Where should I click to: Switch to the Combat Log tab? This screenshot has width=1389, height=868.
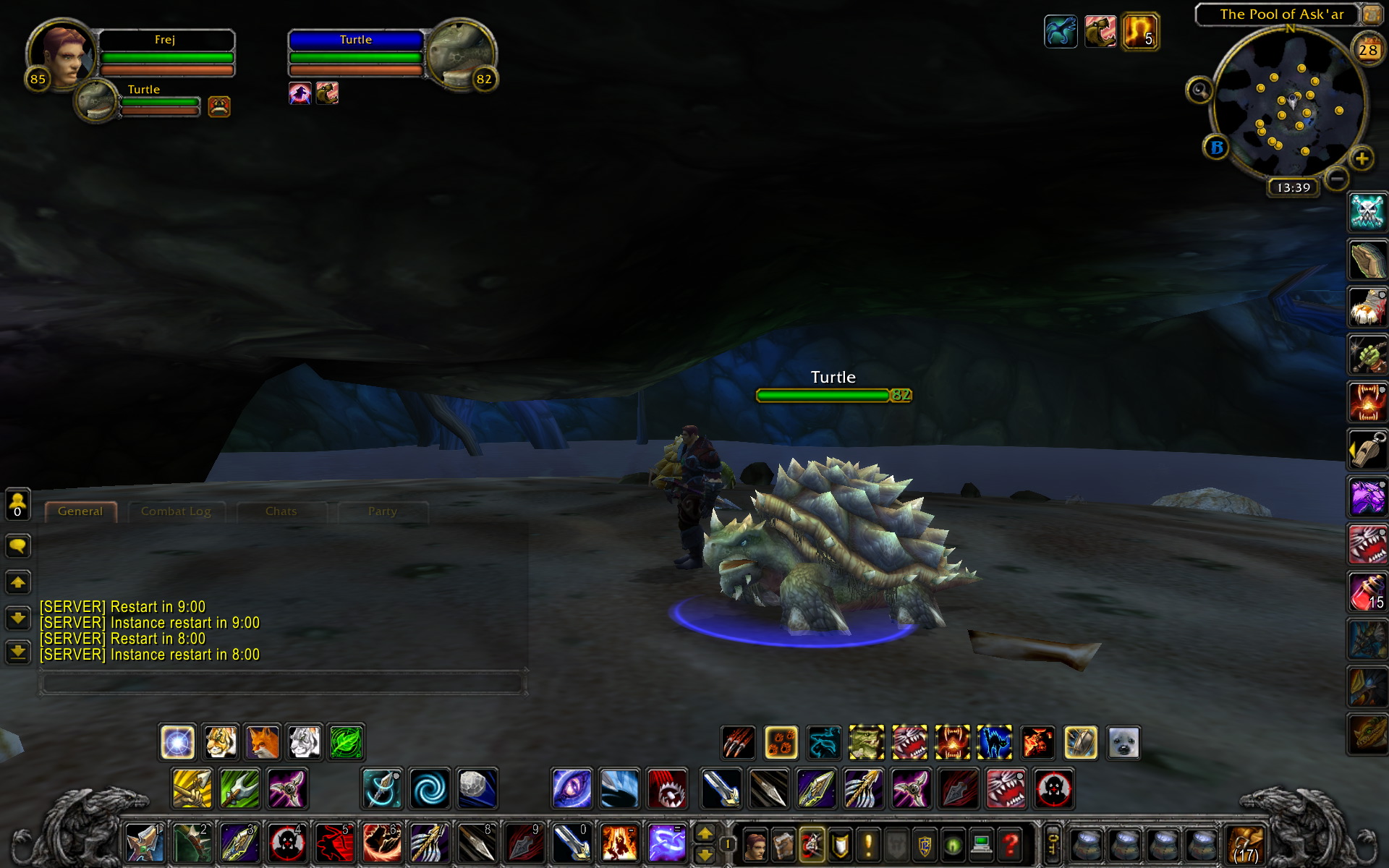[177, 511]
